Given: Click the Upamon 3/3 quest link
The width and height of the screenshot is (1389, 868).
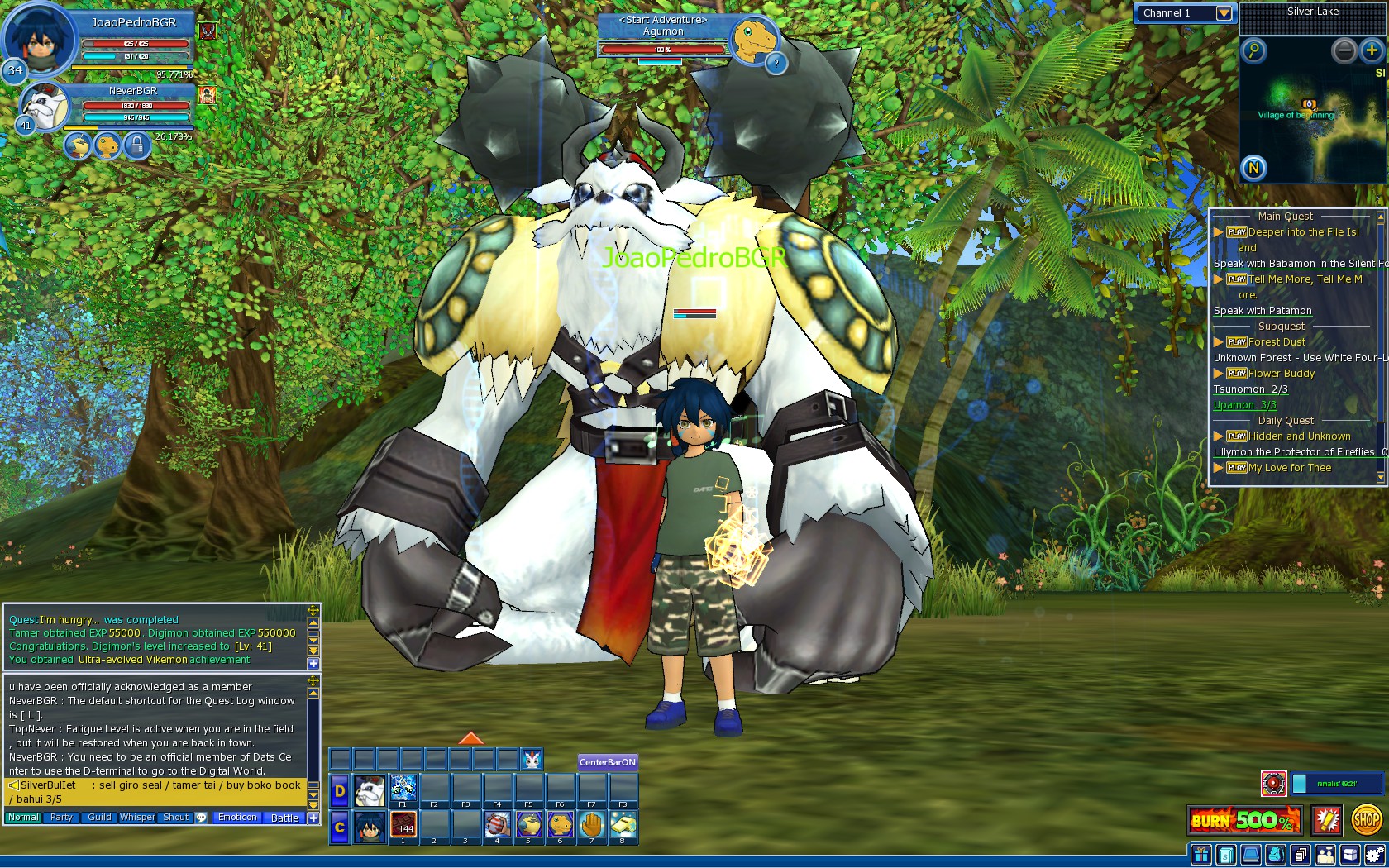Looking at the screenshot, I should click(x=1244, y=405).
